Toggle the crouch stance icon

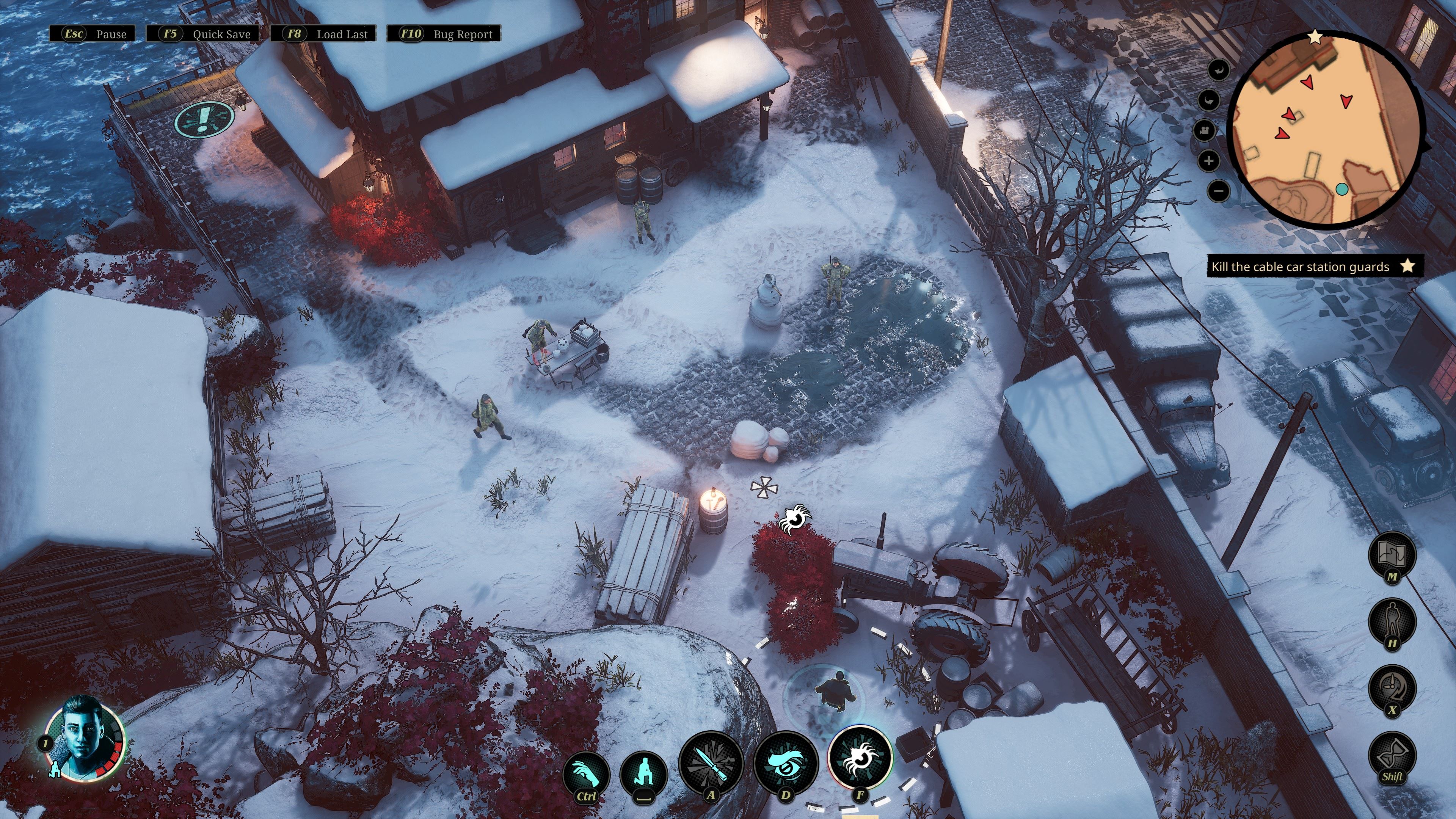643,773
